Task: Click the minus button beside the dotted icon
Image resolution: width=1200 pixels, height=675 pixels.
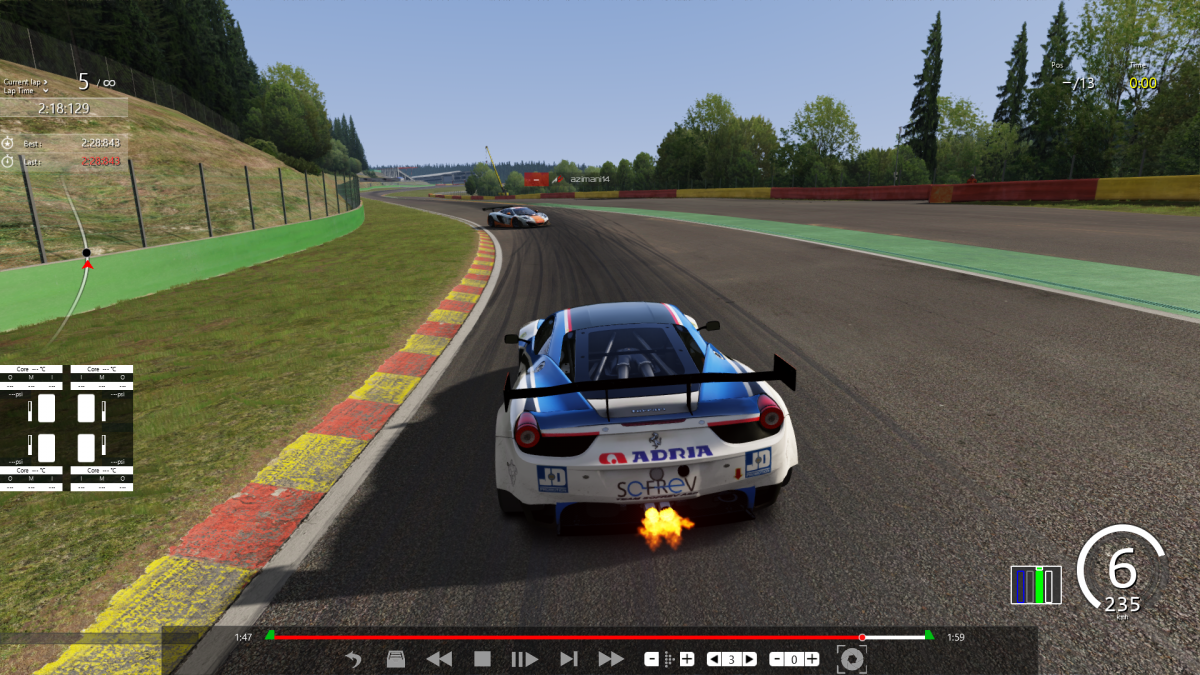Action: tap(651, 659)
